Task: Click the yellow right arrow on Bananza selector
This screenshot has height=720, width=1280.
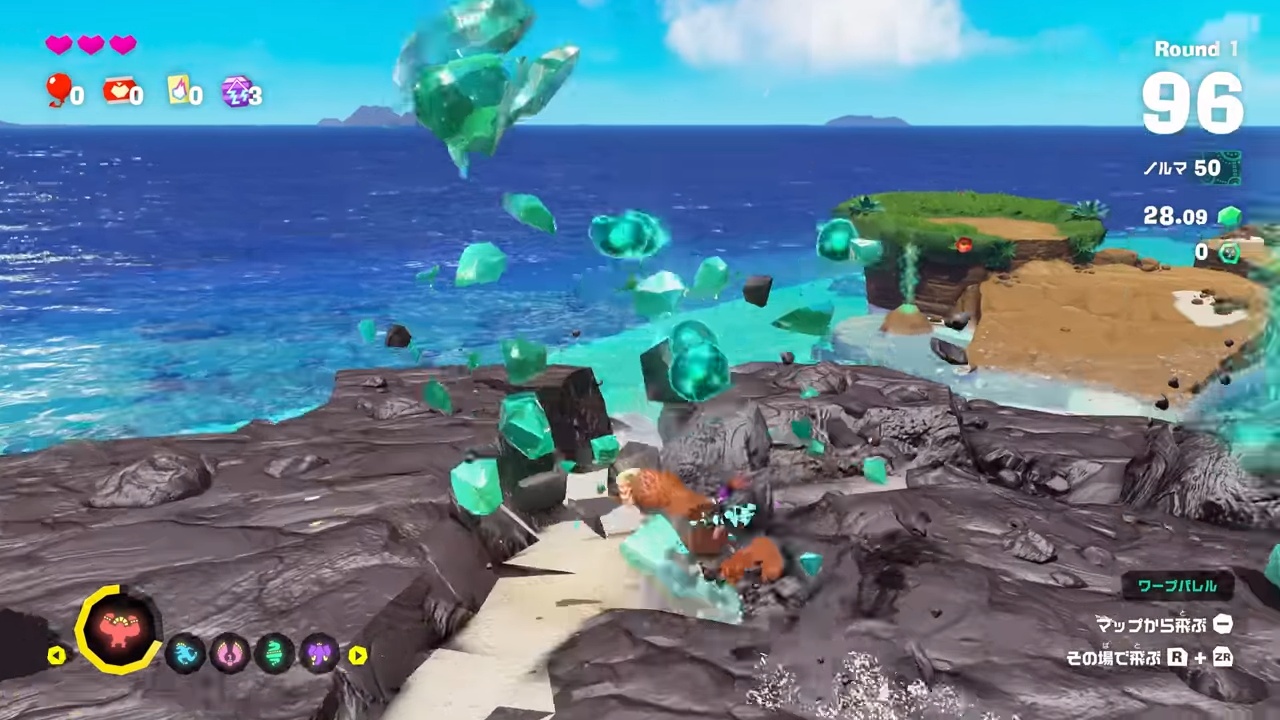Action: [357, 655]
